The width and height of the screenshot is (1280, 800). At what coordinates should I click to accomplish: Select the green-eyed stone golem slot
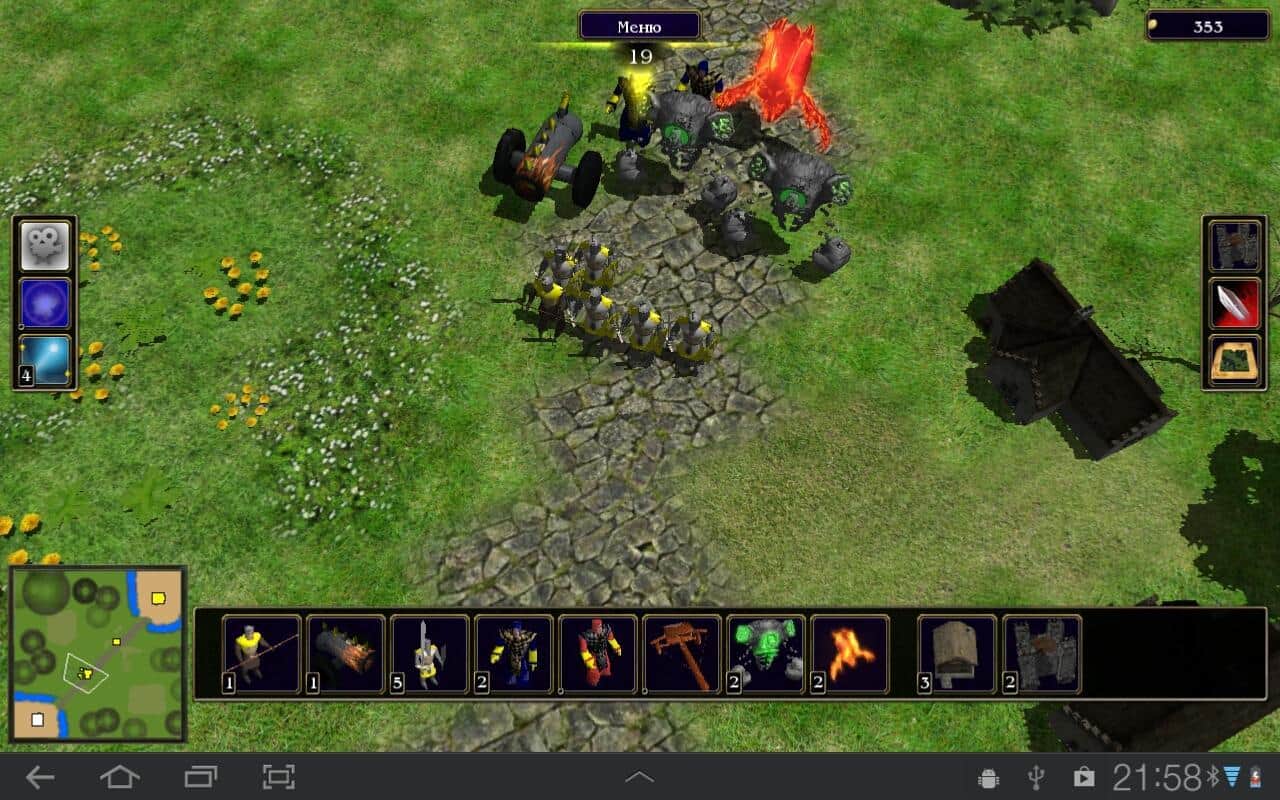(x=766, y=655)
